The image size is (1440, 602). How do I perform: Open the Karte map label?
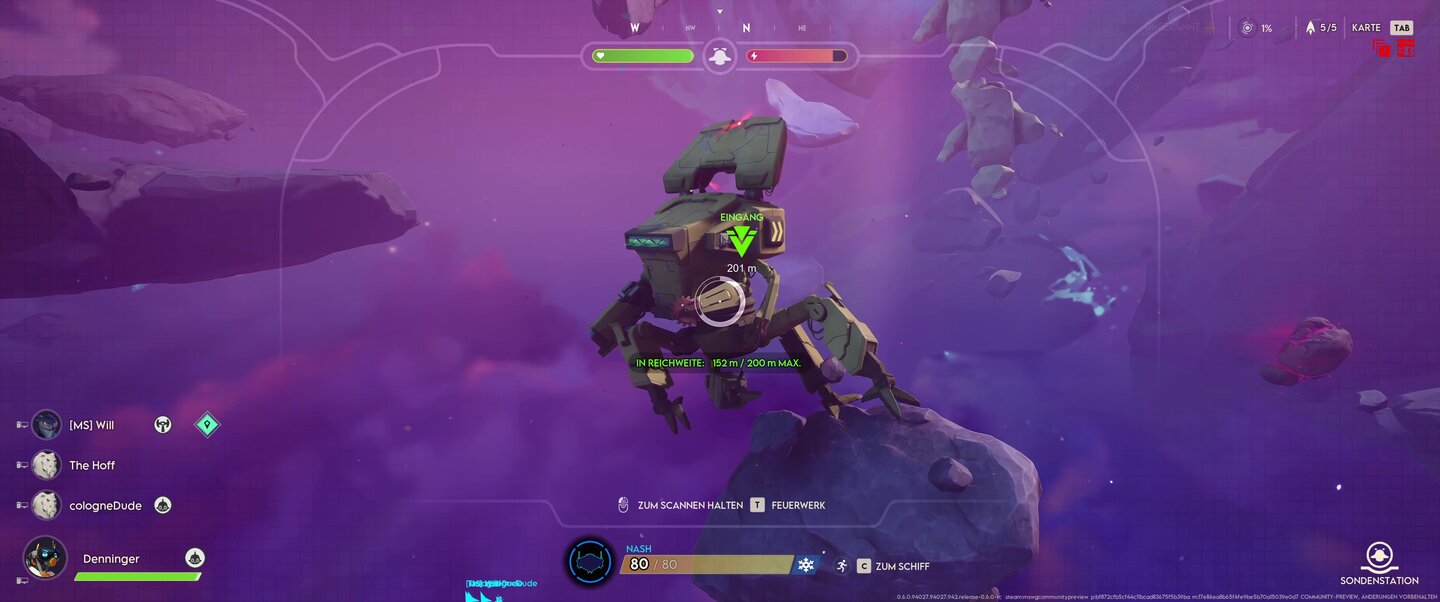click(1366, 28)
